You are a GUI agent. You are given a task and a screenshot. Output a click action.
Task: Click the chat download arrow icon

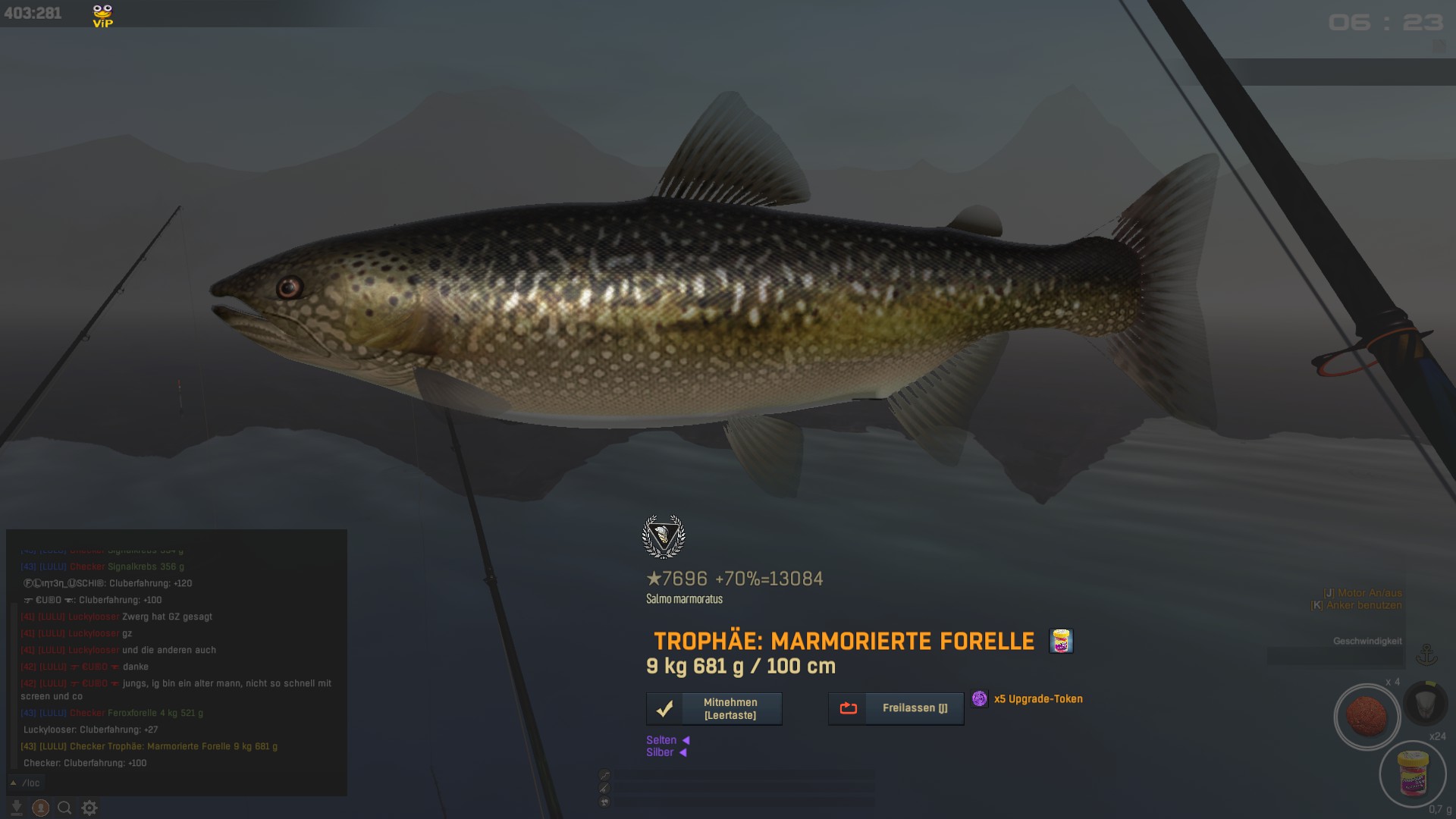pos(16,808)
